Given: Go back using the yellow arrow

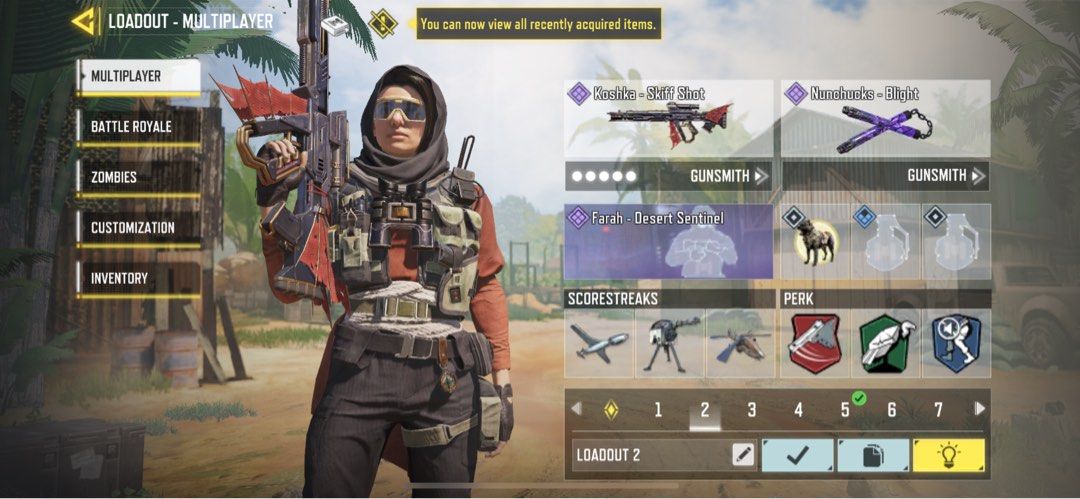Looking at the screenshot, I should tap(85, 21).
